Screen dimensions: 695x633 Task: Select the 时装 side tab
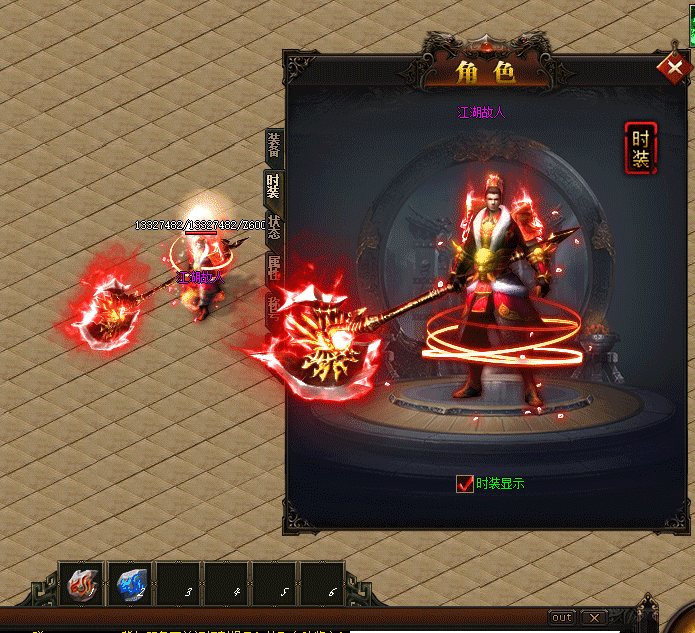point(272,187)
